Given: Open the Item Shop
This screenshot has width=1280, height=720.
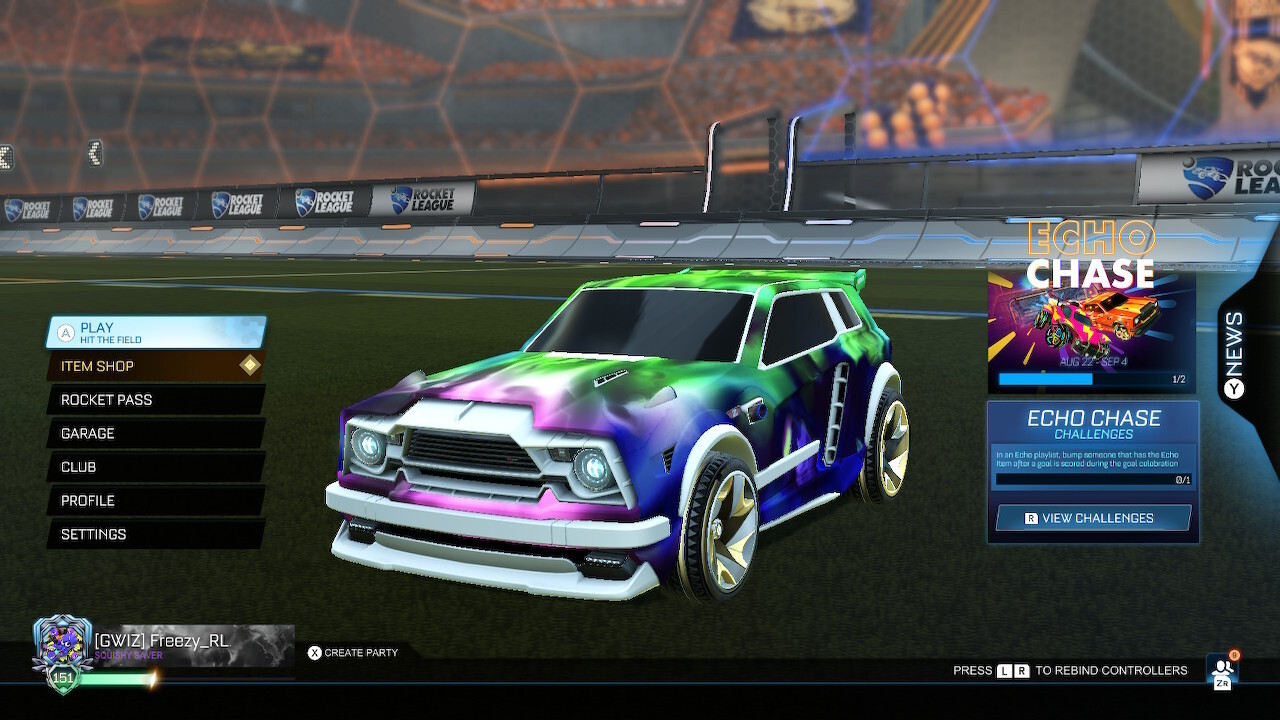Looking at the screenshot, I should coord(150,366).
